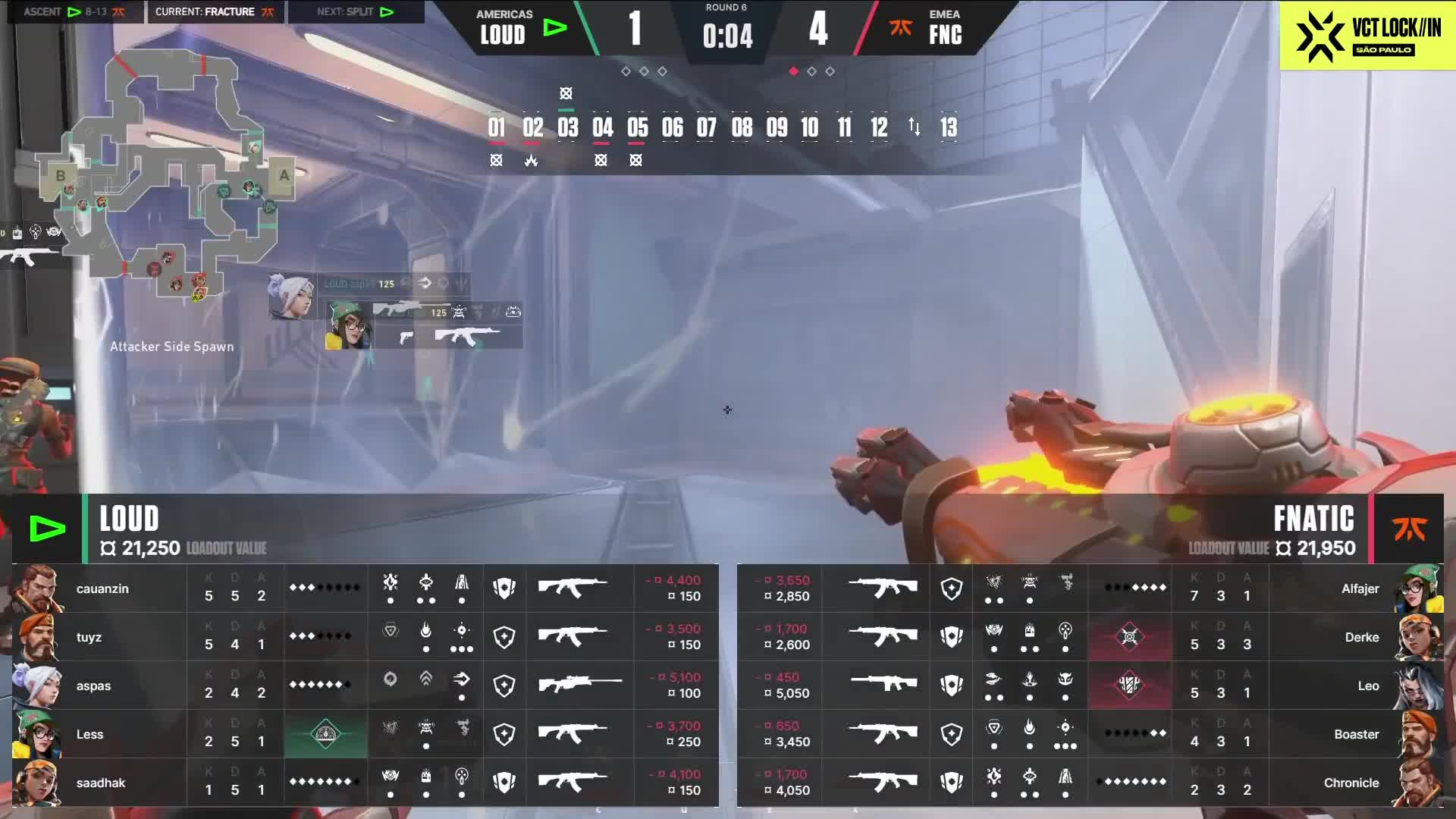Image resolution: width=1456 pixels, height=819 pixels.
Task: Select Derke's player row
Action: [x=1361, y=637]
